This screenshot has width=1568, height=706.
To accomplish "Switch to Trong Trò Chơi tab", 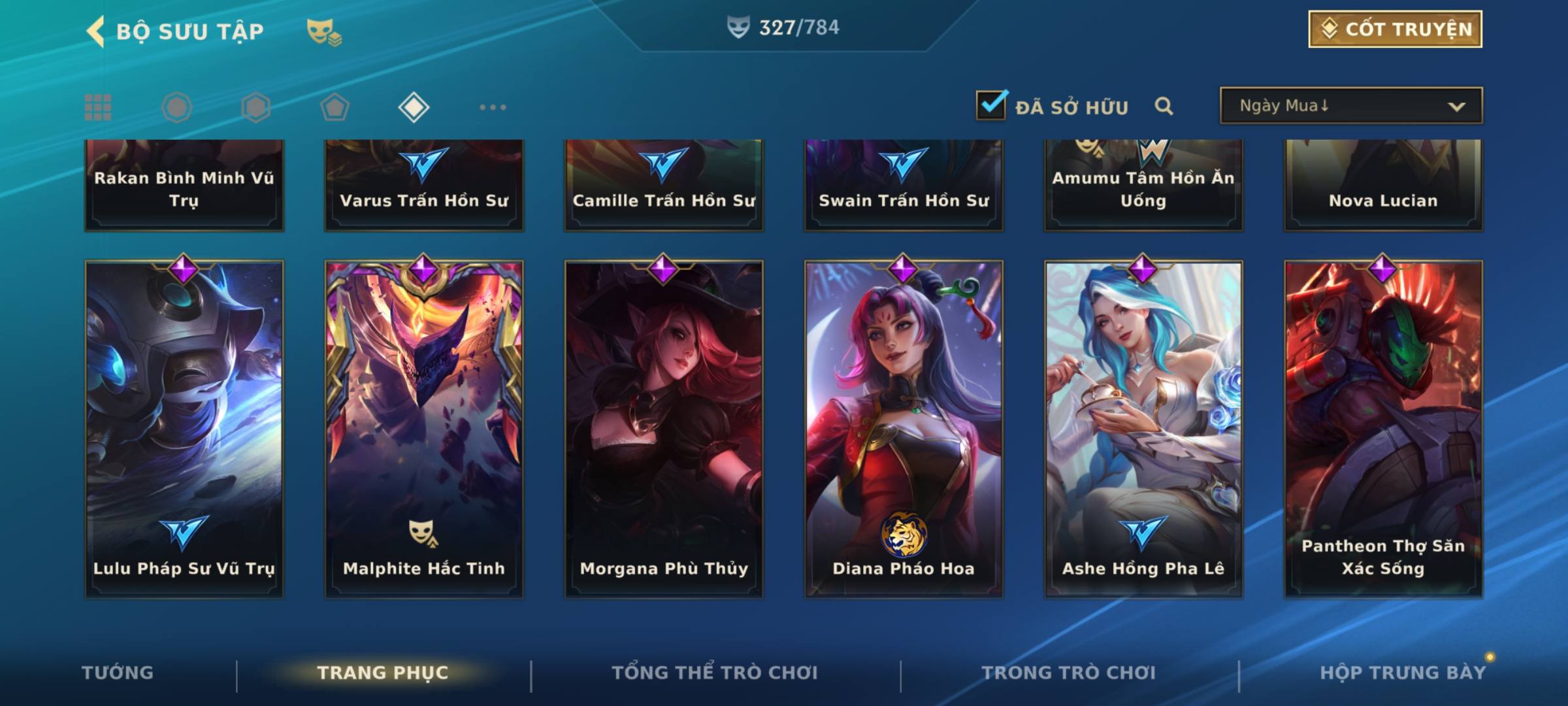I will point(1069,673).
